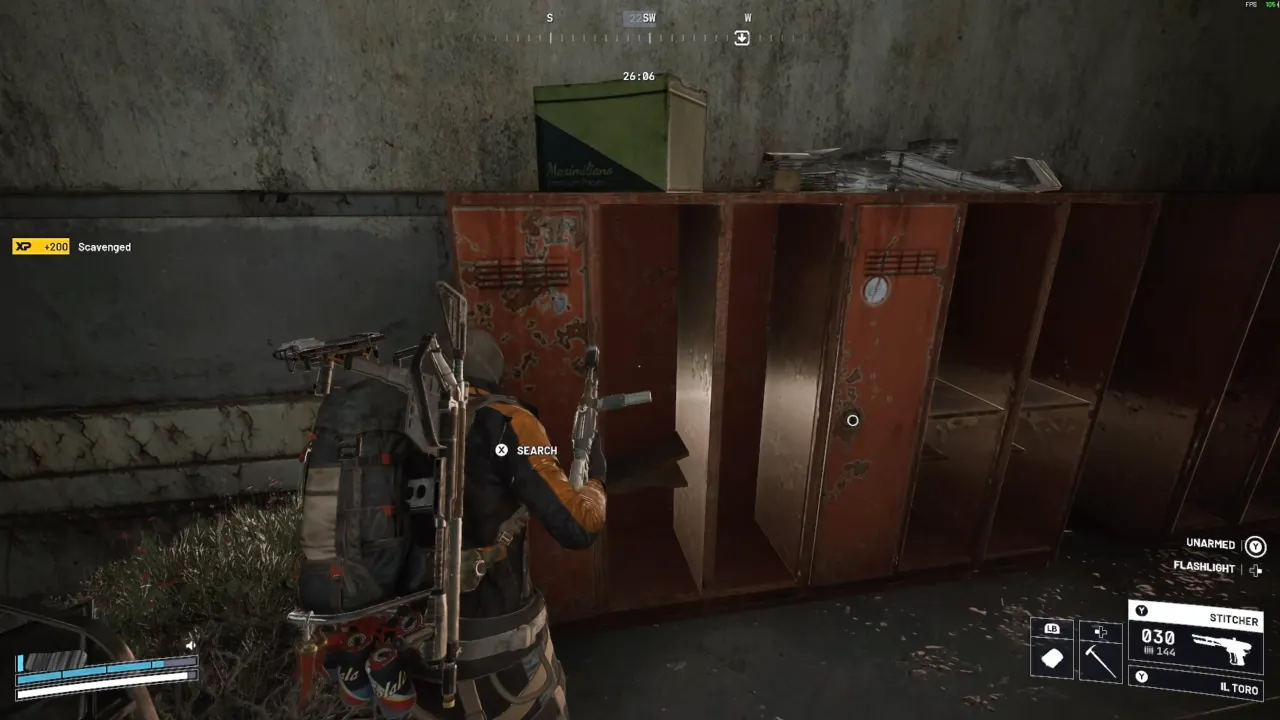Click the d-pad icon next to FLASHLIGHT

coord(1255,572)
